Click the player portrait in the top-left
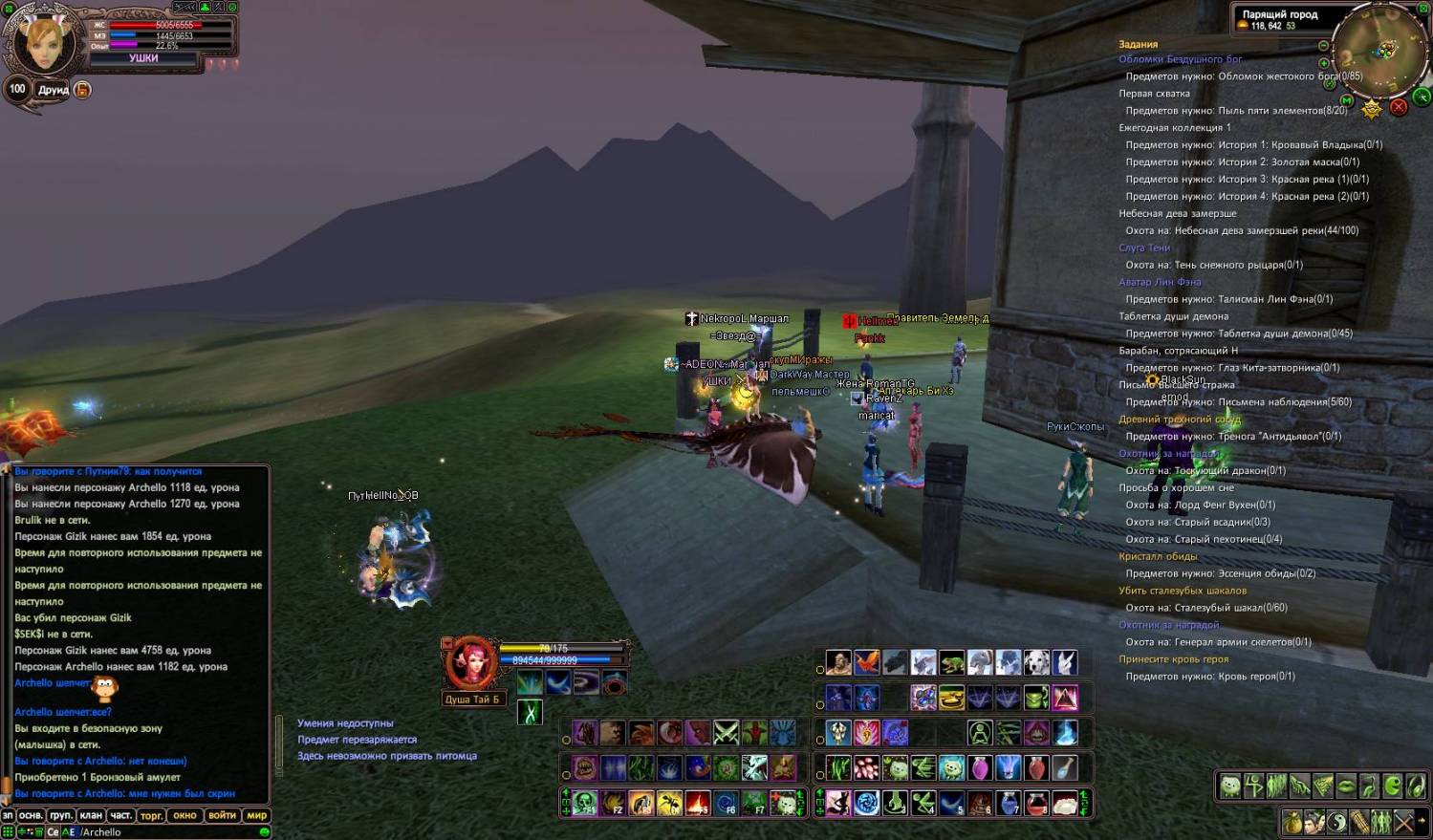The width and height of the screenshot is (1433, 840). (44, 42)
